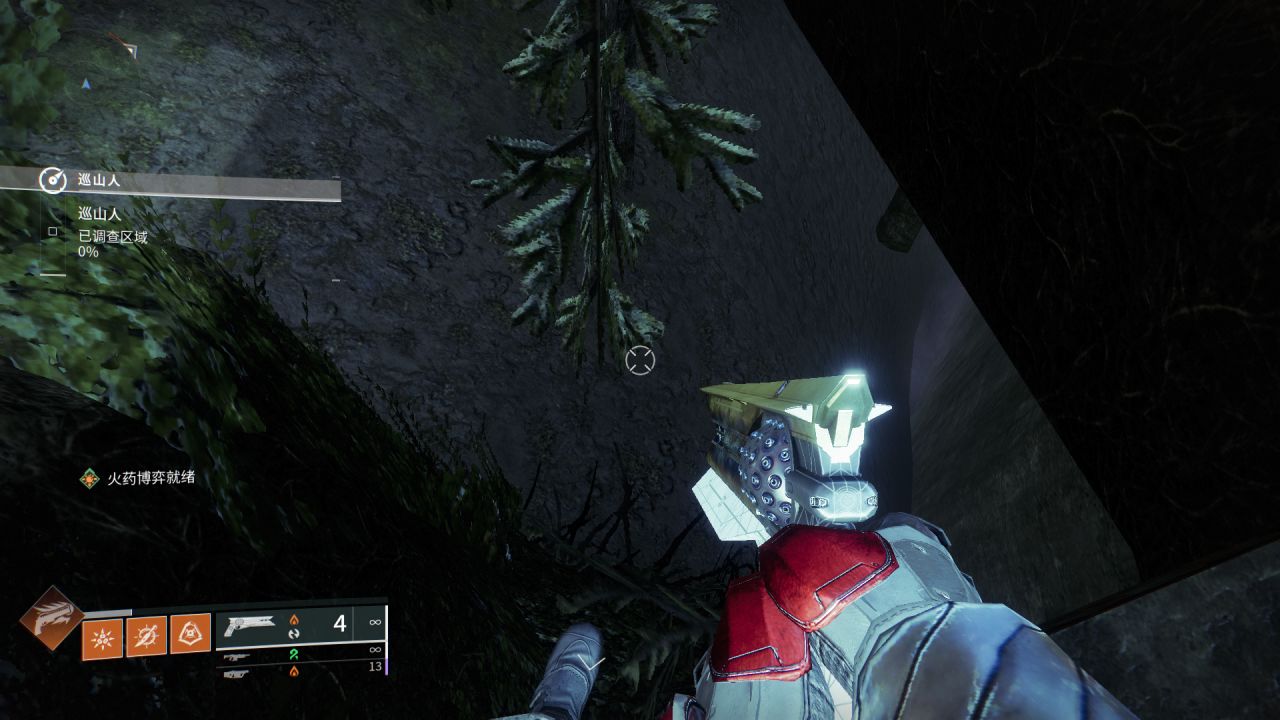Open the 巡山人 quest tracker header

pyautogui.click(x=170, y=181)
